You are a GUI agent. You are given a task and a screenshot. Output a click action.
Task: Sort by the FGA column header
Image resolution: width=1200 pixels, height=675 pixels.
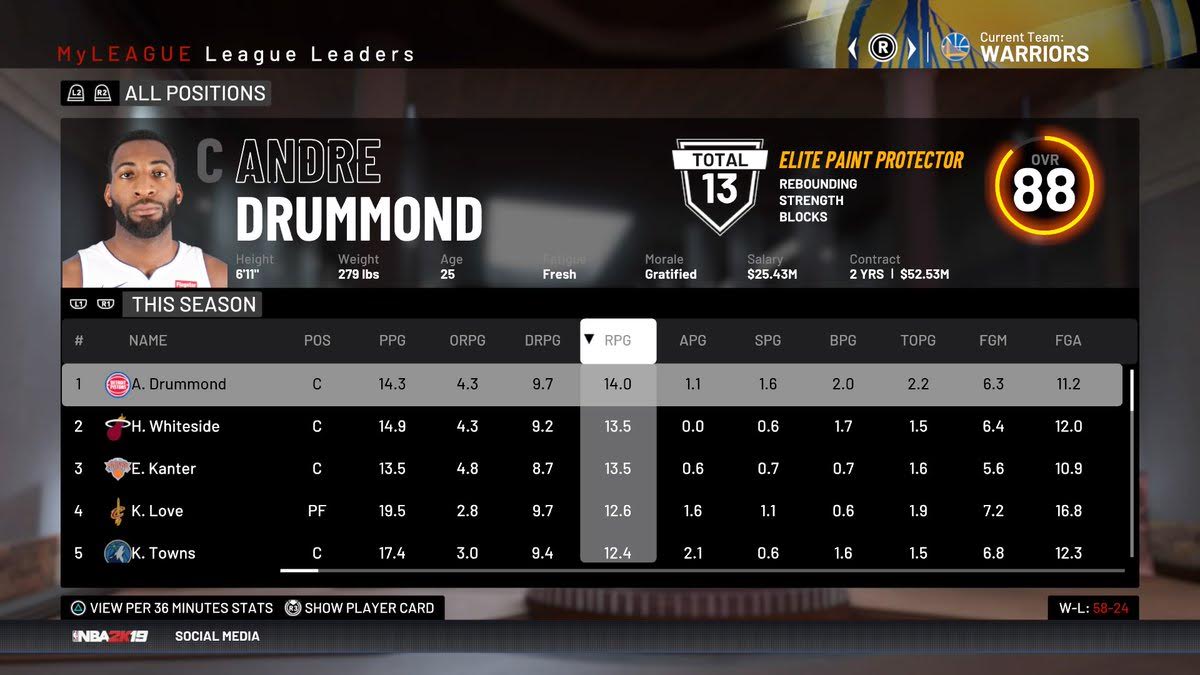[1068, 340]
